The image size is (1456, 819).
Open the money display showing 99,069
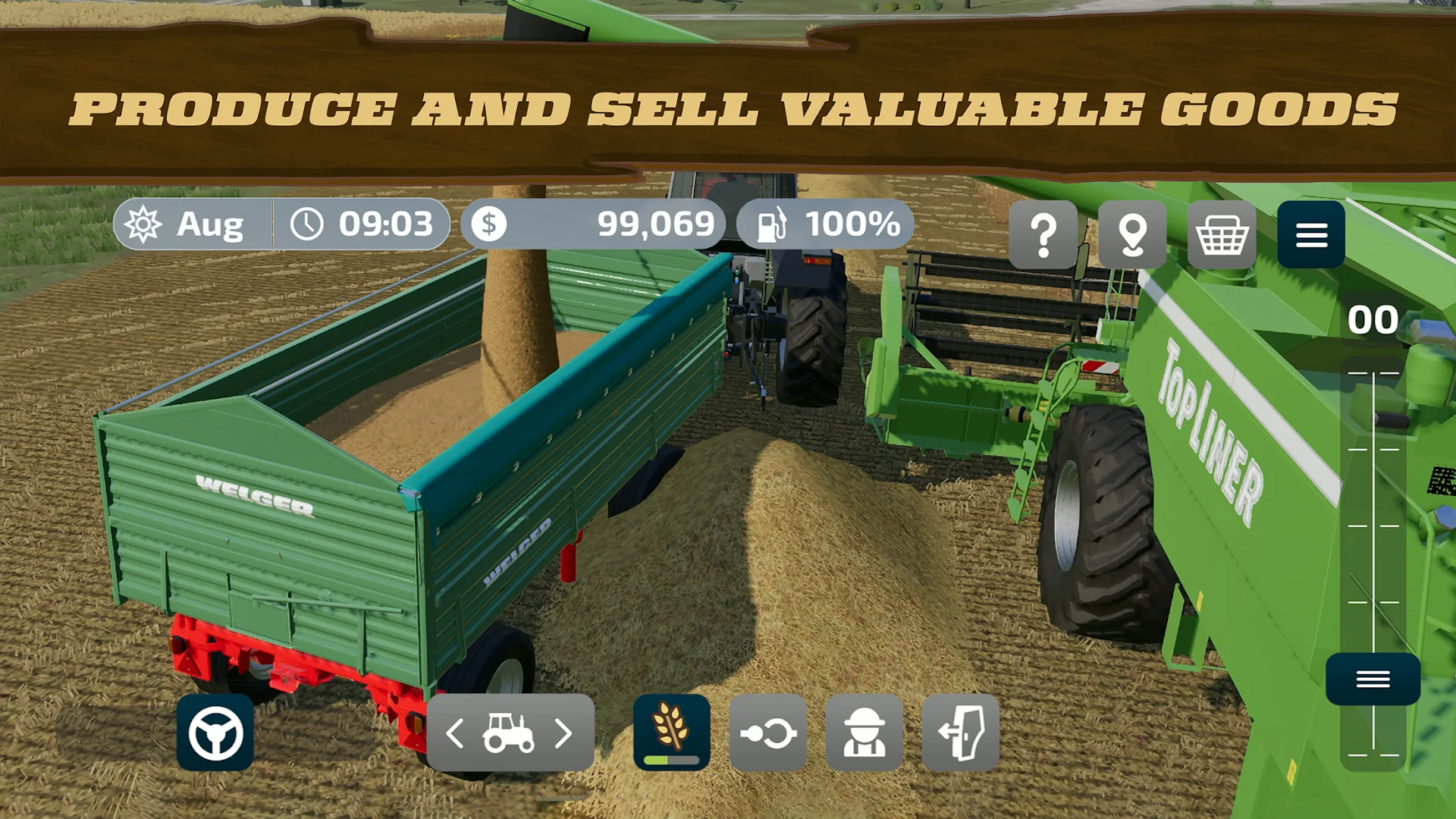tap(657, 224)
